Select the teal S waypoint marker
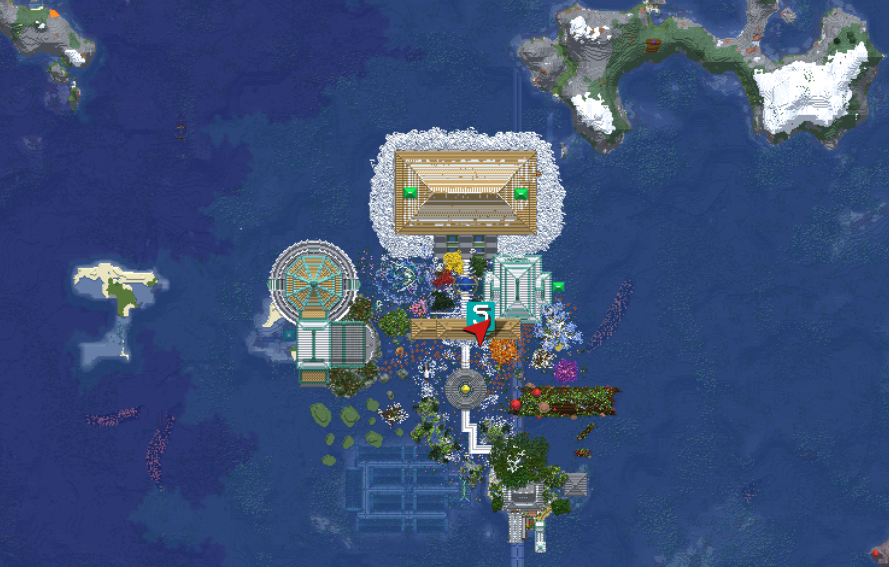889x567 pixels. click(481, 311)
